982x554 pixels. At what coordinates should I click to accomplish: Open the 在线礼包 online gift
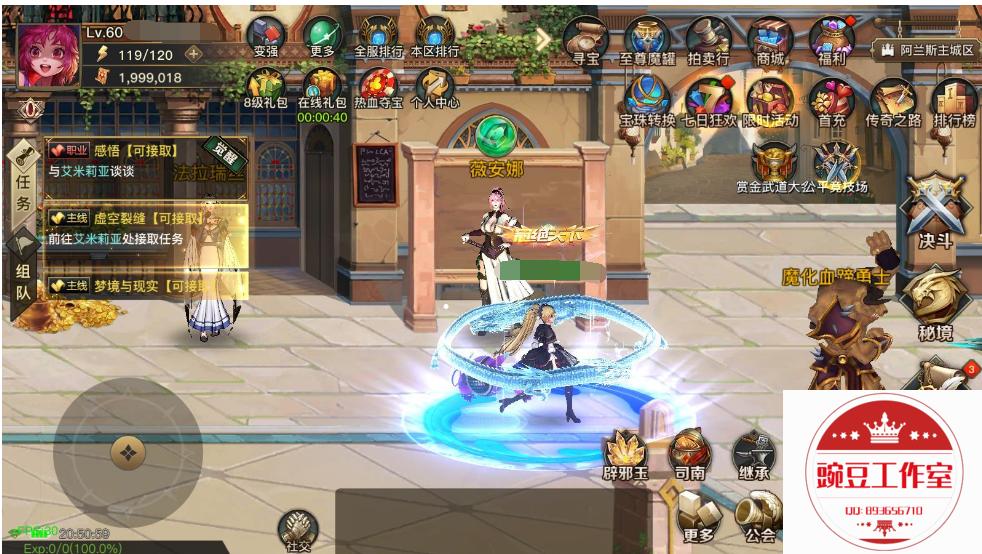point(322,84)
